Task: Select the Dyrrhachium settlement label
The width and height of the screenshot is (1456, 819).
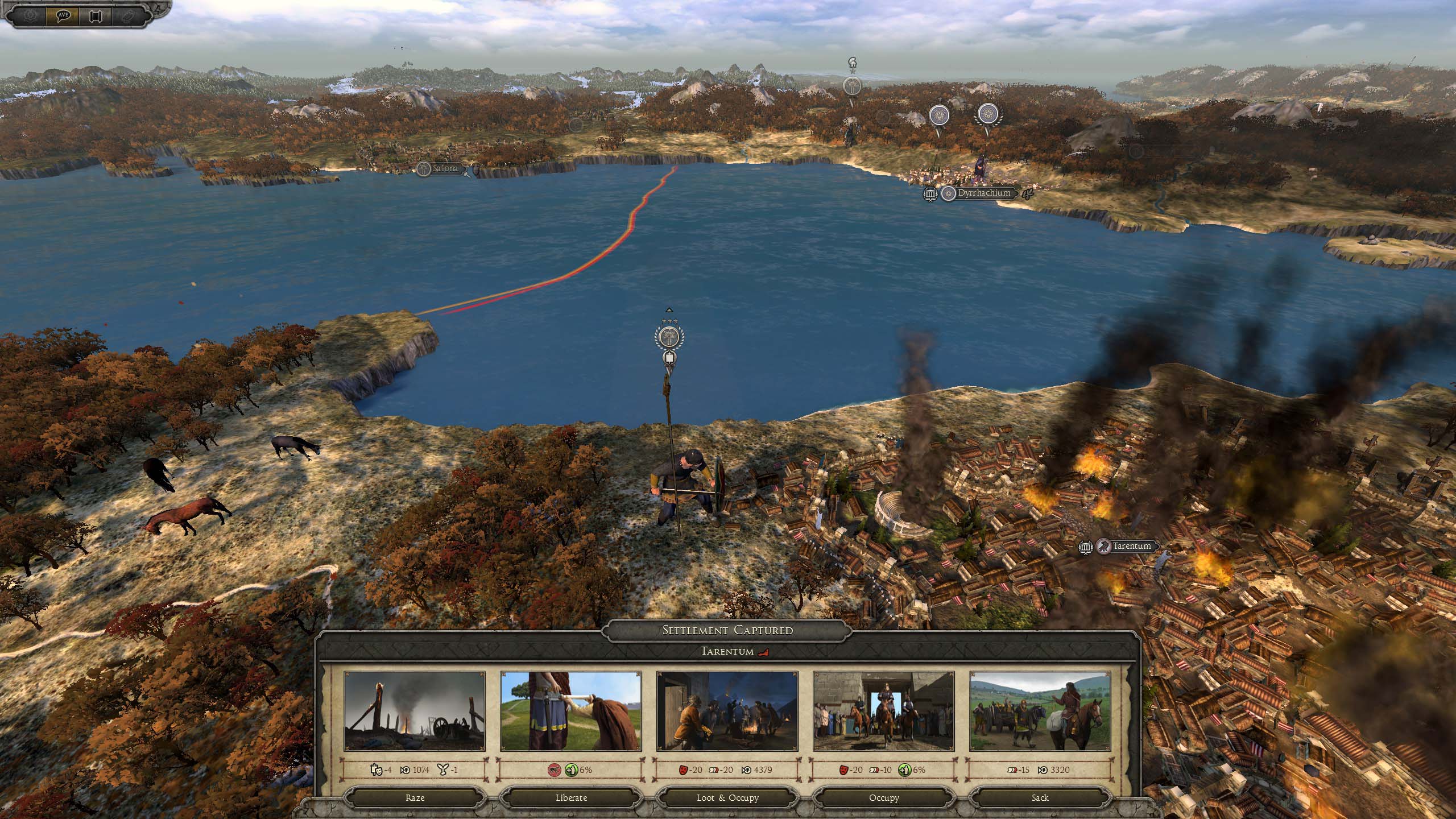Action: tap(984, 193)
